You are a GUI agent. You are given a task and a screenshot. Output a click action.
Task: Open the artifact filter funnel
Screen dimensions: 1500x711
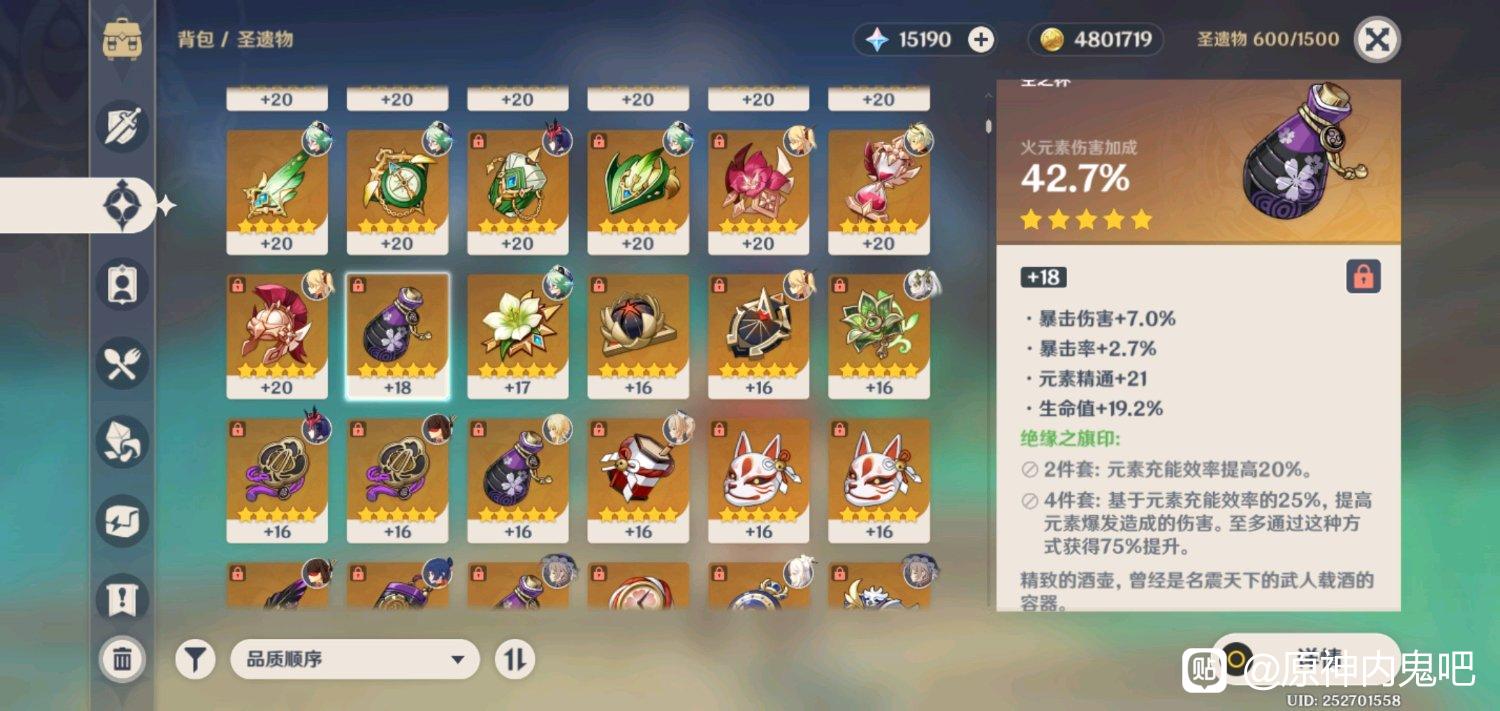pyautogui.click(x=196, y=660)
